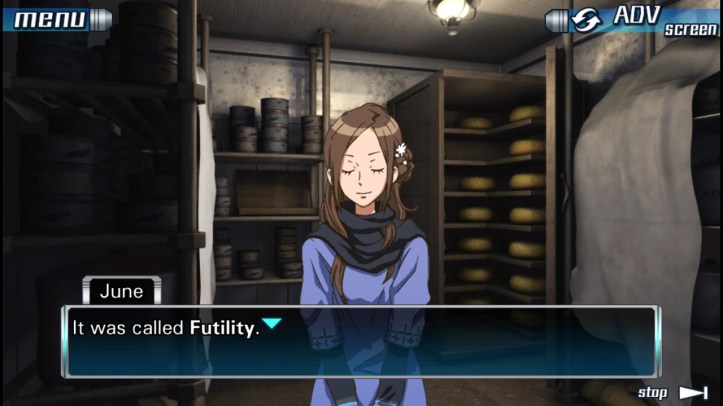Switch to the ADV screen toggle
Screen dimensions: 723x406
[x=633, y=20]
